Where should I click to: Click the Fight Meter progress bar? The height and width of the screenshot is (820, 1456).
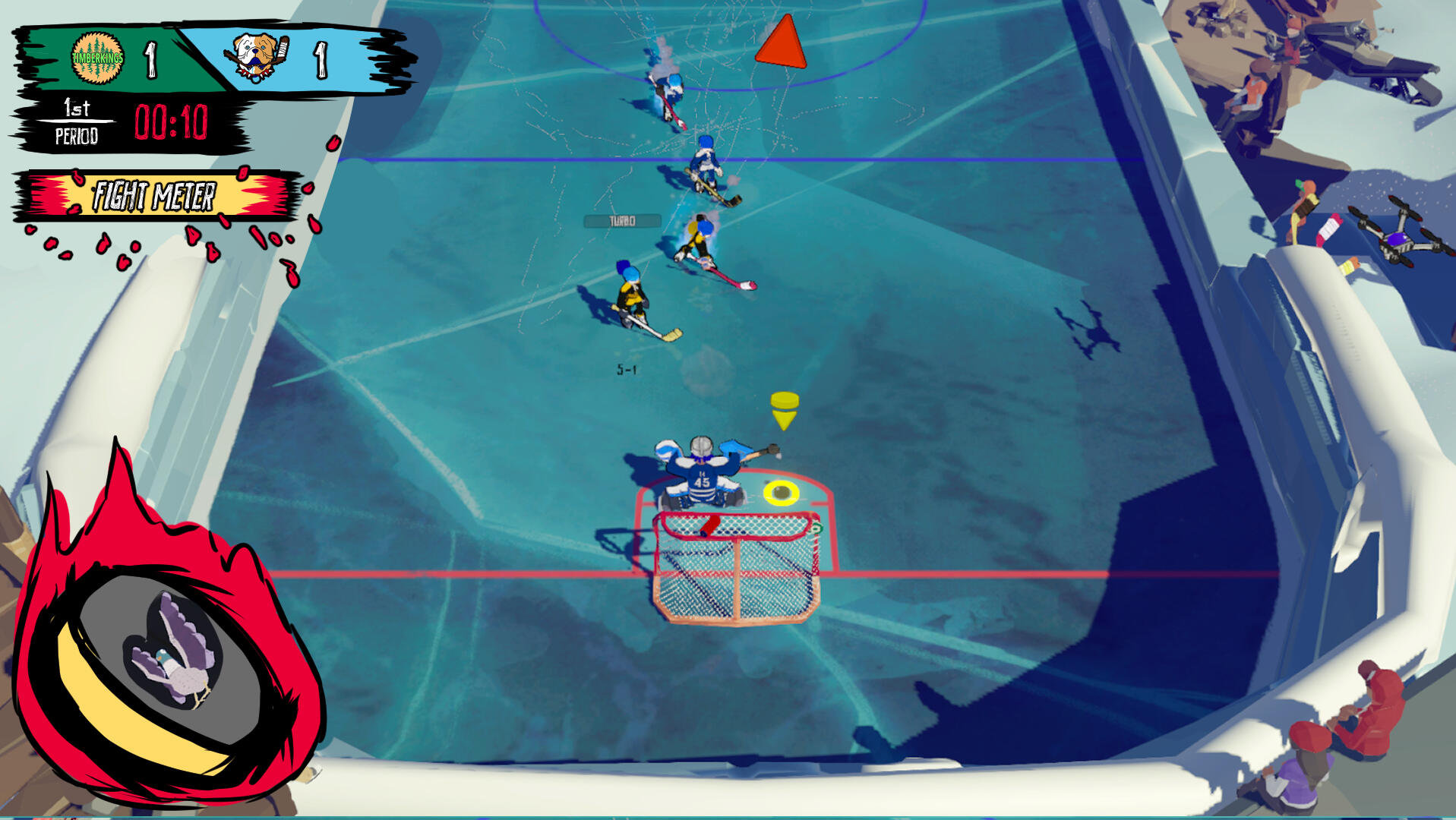tap(155, 197)
